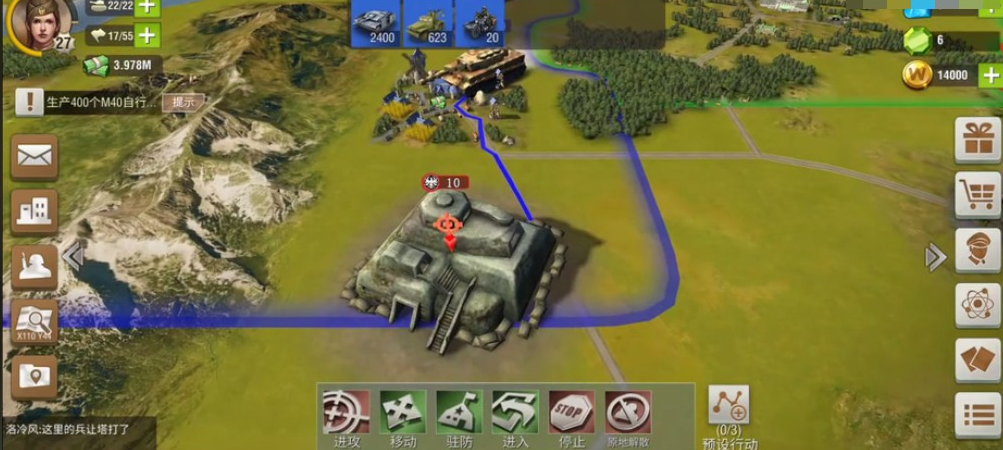This screenshot has width=1003, height=450.
Task: Open the shopping cart store
Action: tap(977, 194)
